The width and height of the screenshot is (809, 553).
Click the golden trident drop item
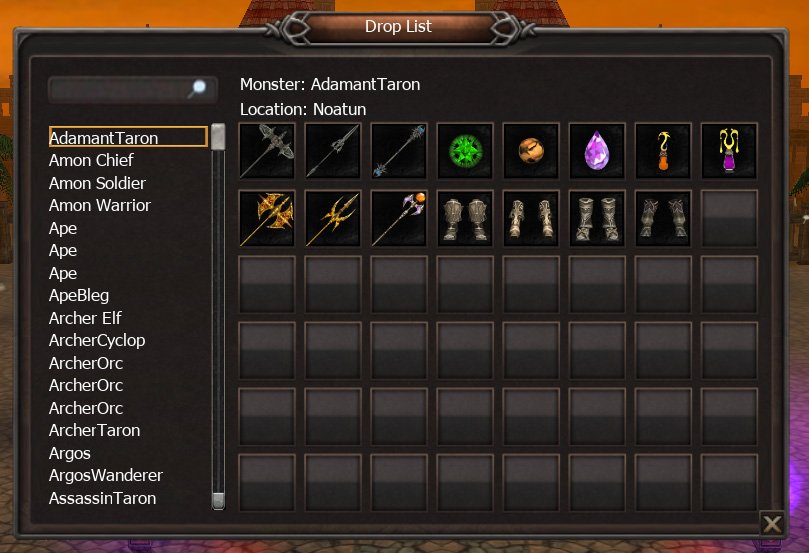click(333, 218)
